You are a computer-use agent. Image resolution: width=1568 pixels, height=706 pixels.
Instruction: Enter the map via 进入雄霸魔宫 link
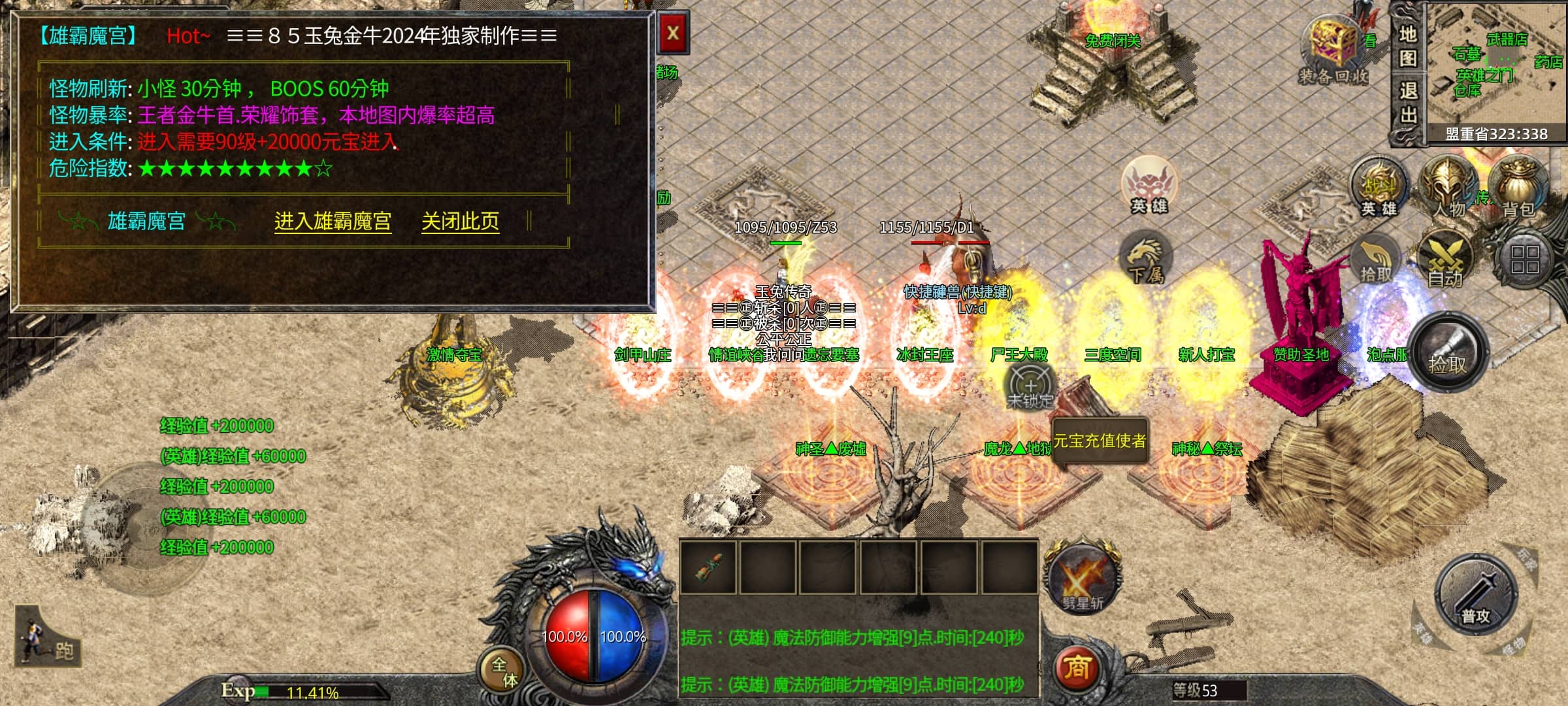(333, 222)
